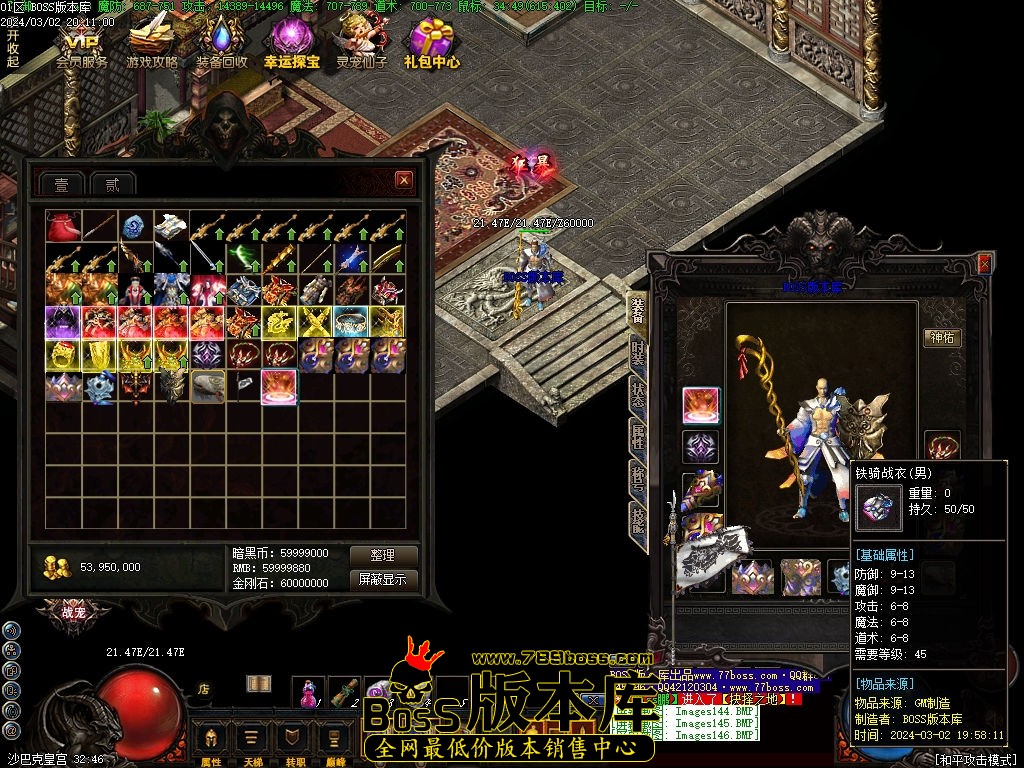The image size is (1024, 768).
Task: Switch to bag page 贰
Action: tap(112, 184)
